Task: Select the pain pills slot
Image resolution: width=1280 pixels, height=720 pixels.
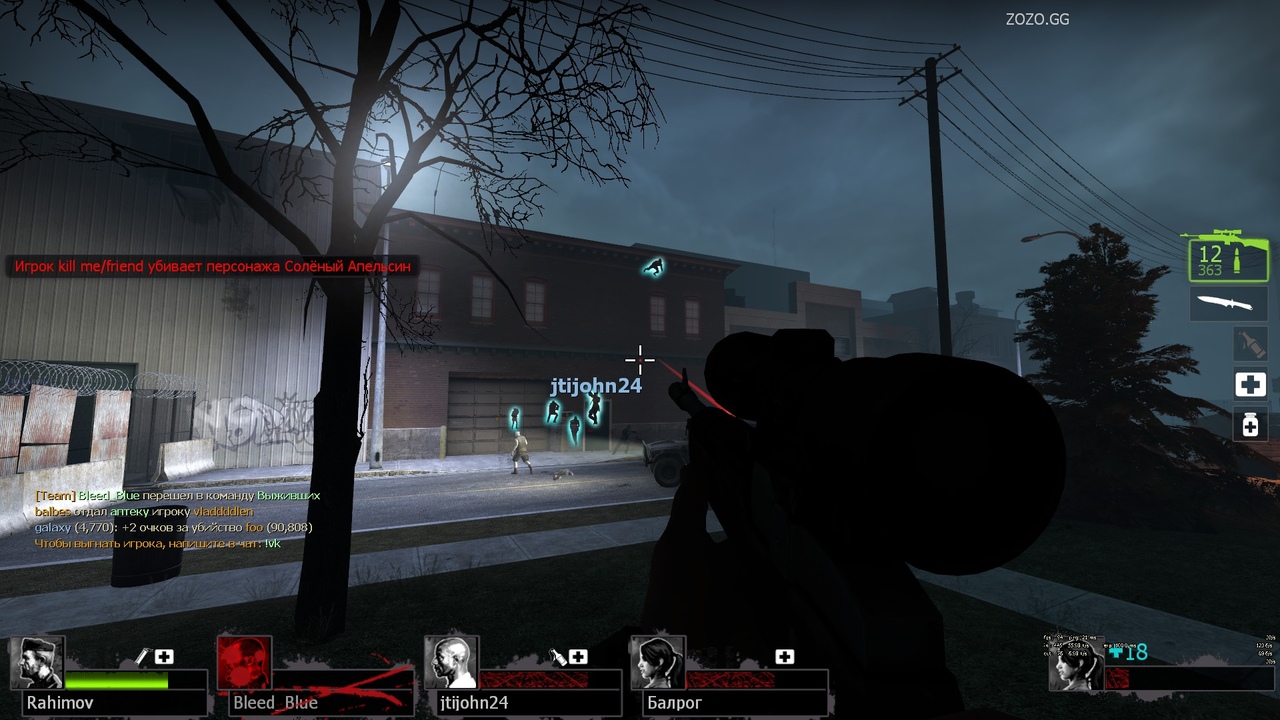Action: pyautogui.click(x=1249, y=424)
